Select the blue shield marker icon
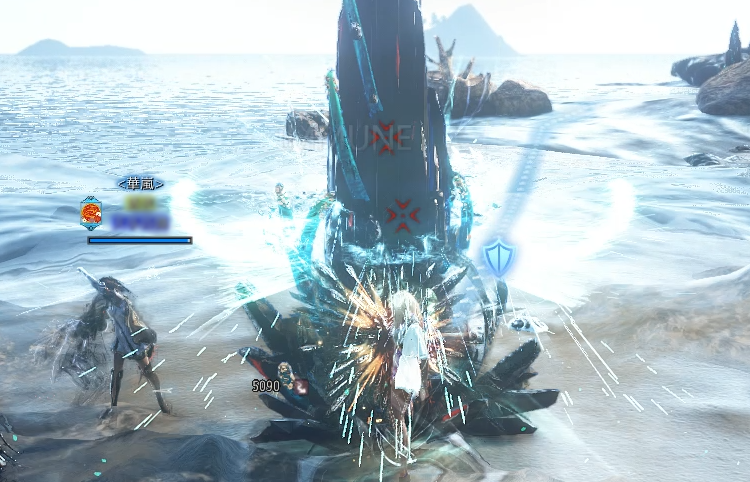The height and width of the screenshot is (482, 750). 498,257
